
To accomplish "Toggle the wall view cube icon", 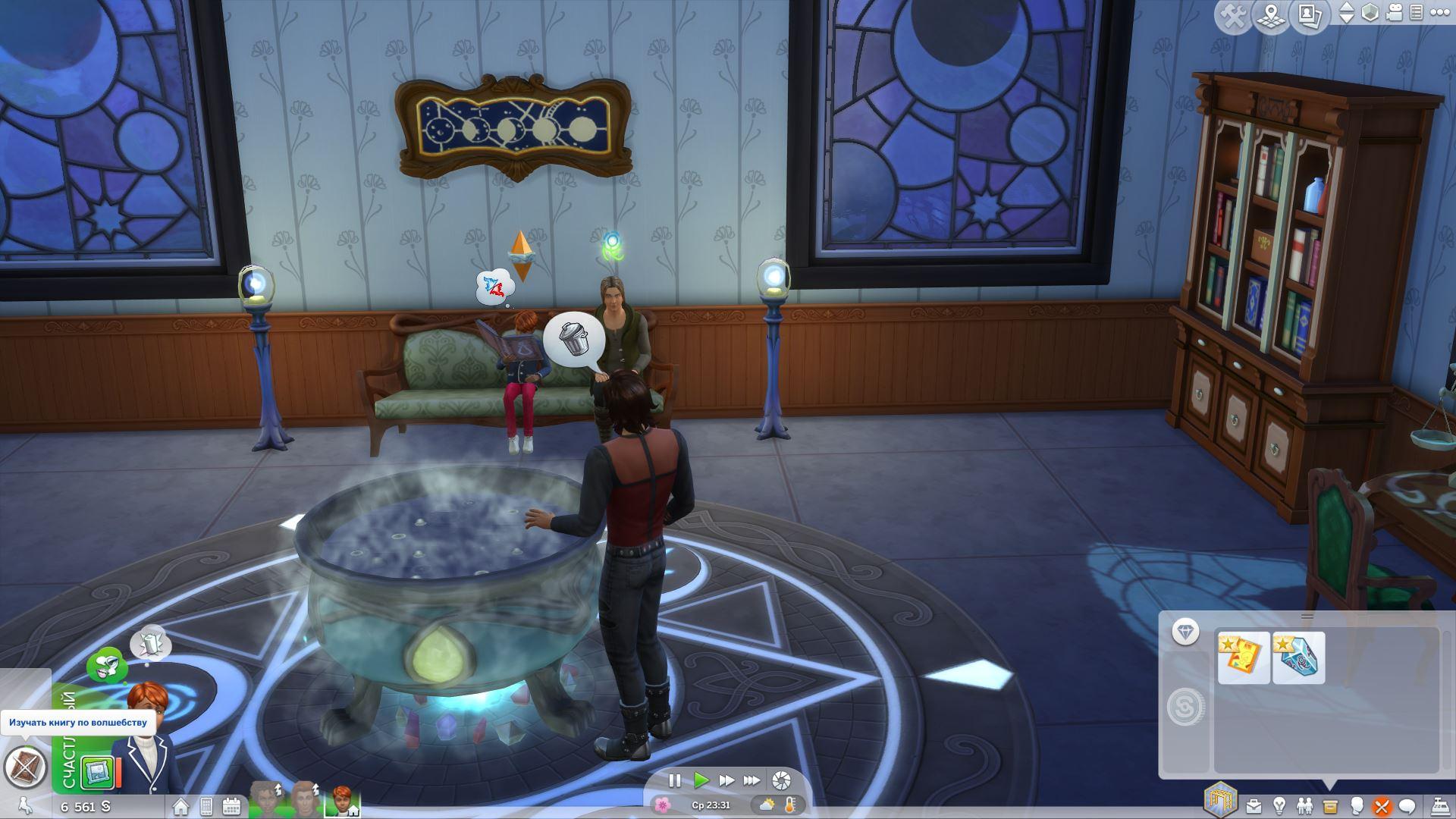I will (x=1370, y=13).
